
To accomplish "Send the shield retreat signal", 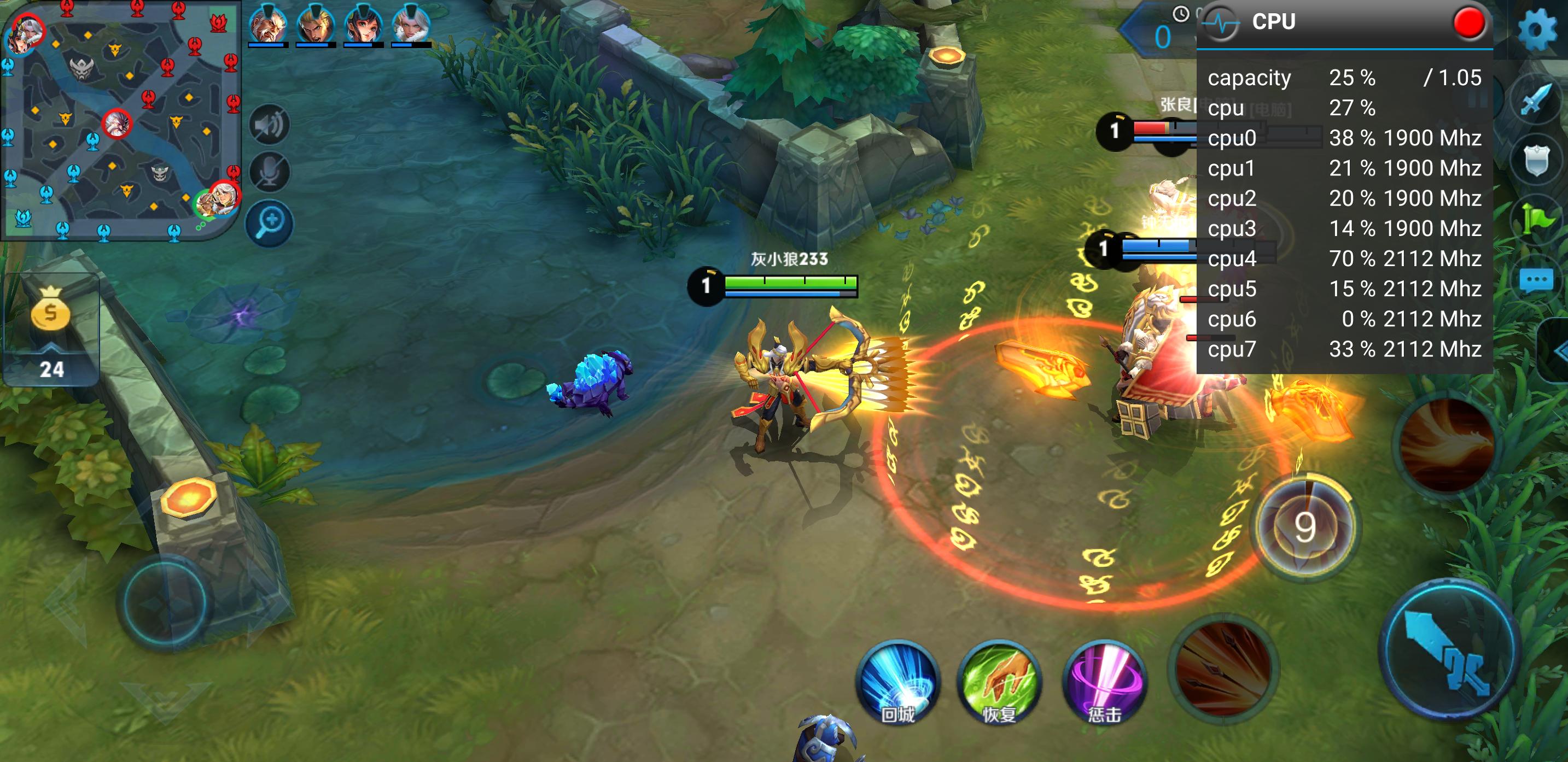I will 1536,160.
